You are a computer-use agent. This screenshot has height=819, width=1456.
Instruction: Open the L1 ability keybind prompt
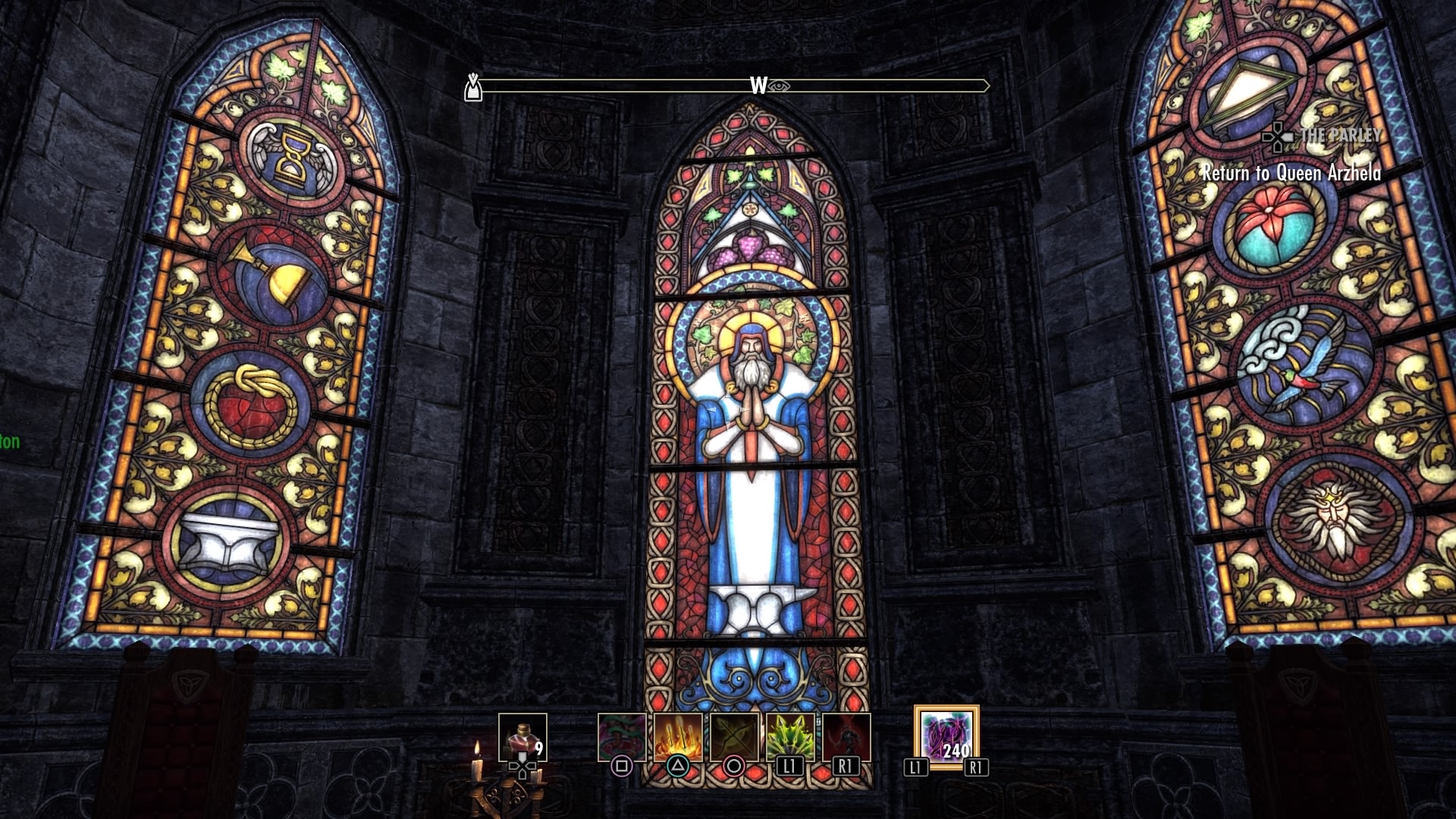(x=789, y=765)
